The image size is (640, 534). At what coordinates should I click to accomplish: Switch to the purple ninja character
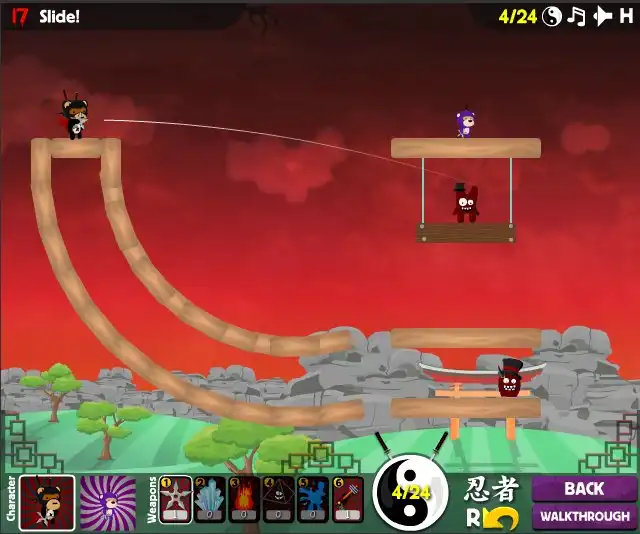coord(107,499)
